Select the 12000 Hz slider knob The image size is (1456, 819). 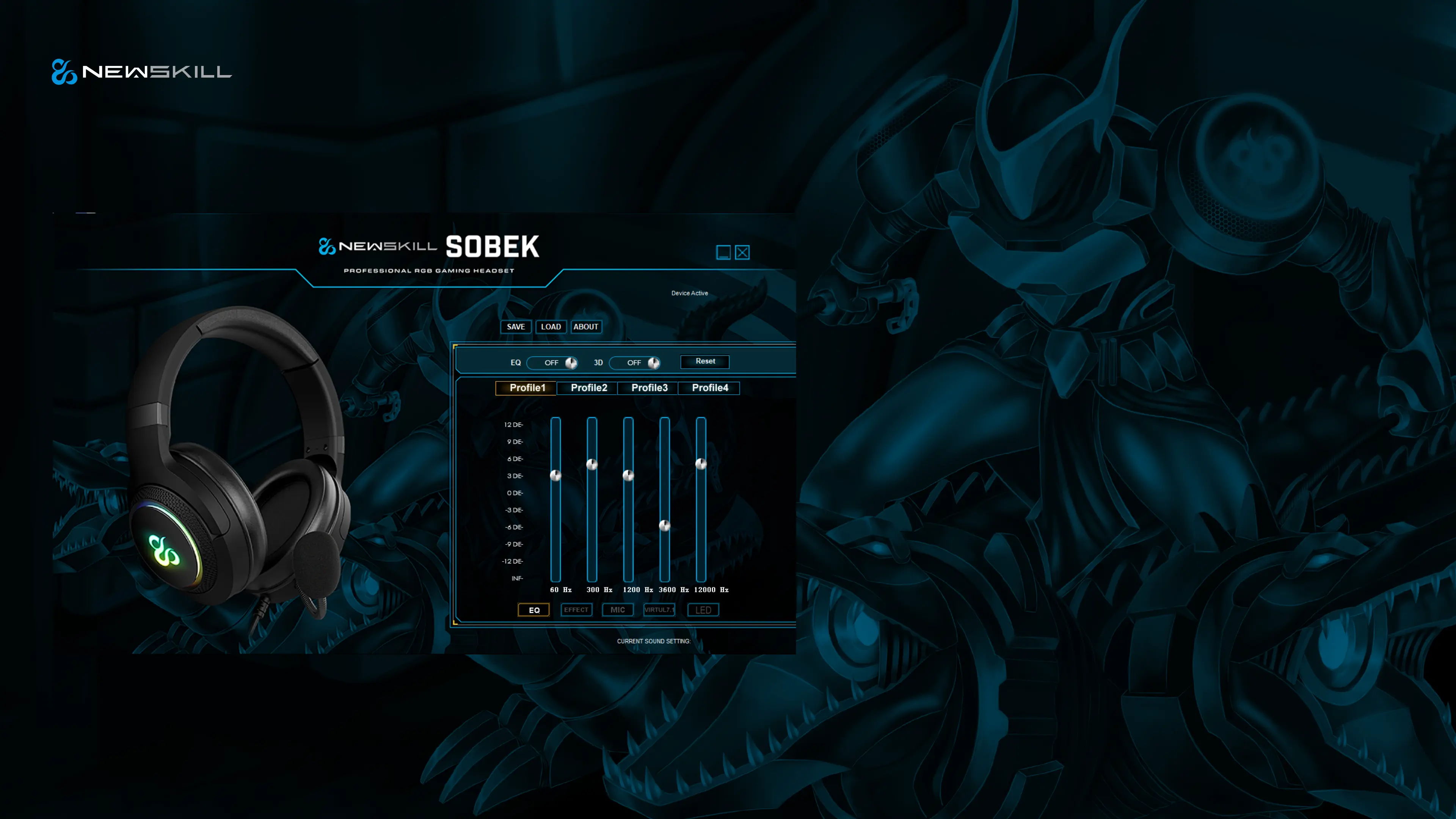(701, 464)
